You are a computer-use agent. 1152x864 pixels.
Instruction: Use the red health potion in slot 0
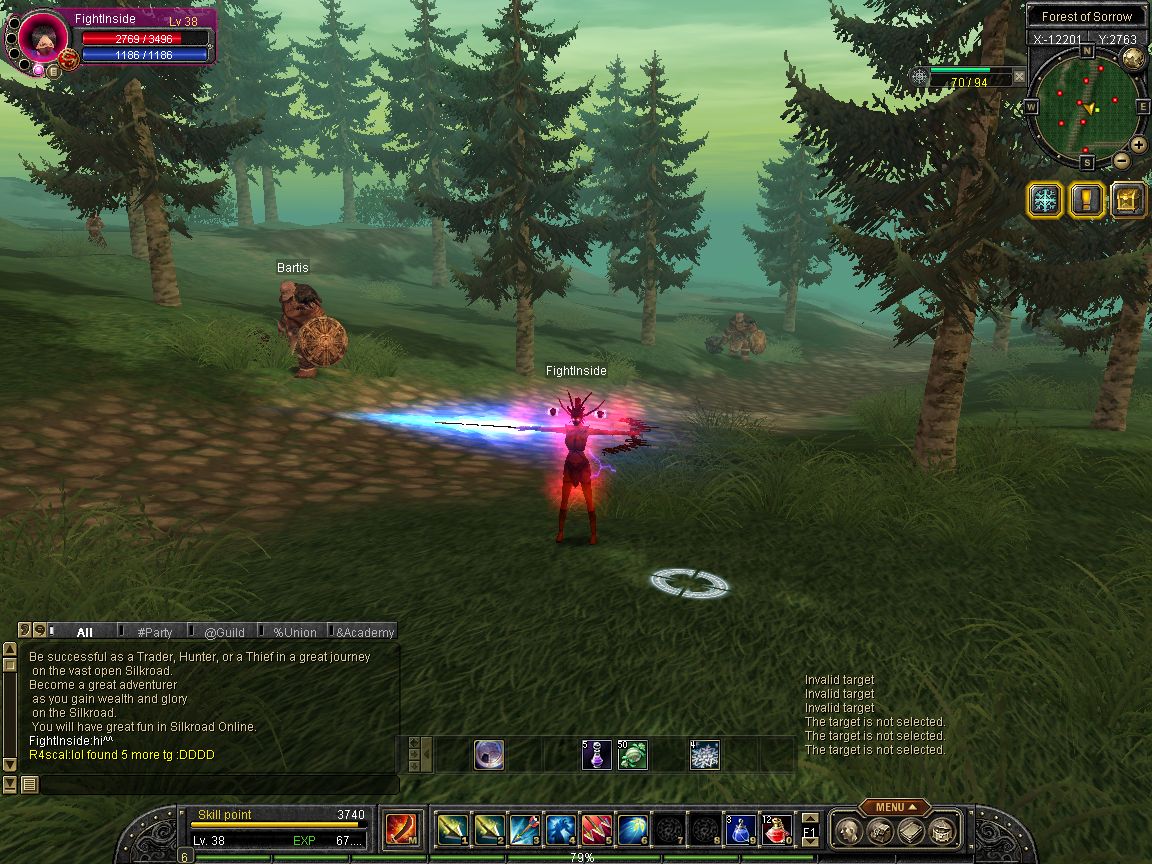(x=777, y=829)
